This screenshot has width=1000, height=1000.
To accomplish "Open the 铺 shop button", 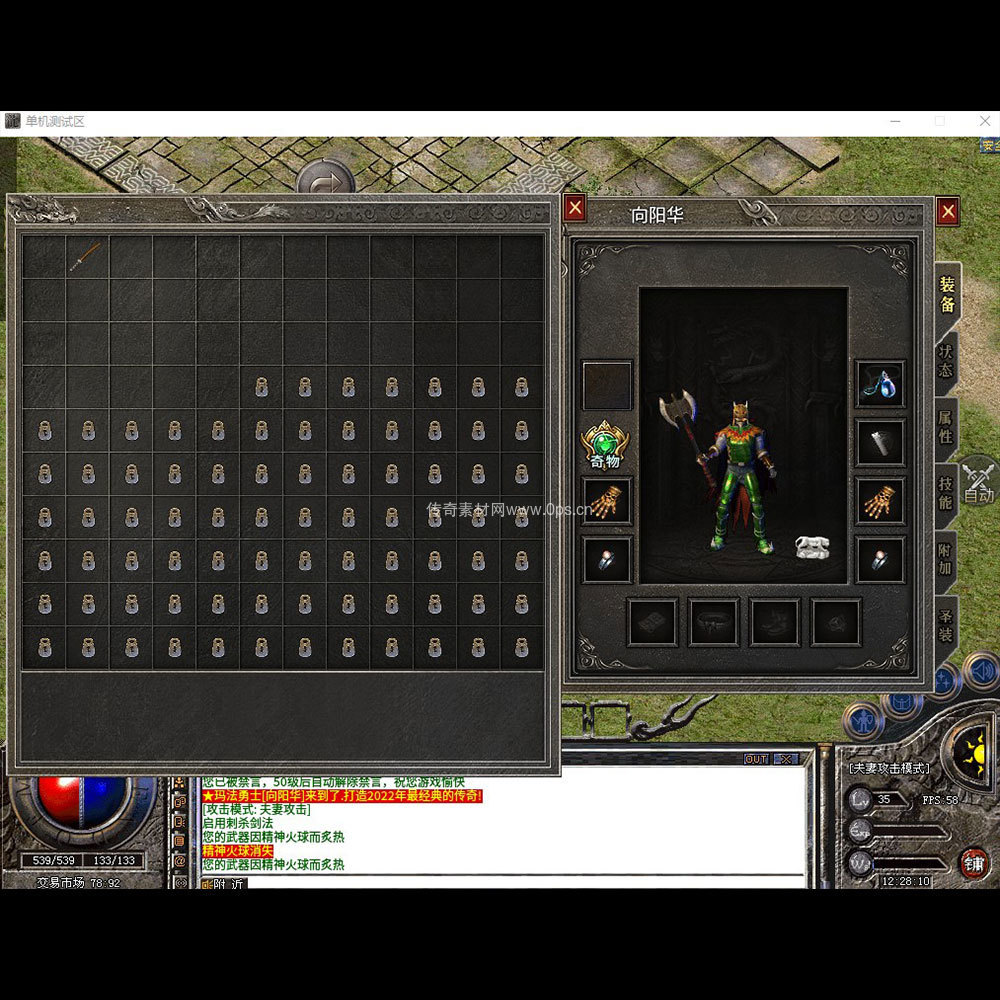I will pyautogui.click(x=973, y=862).
